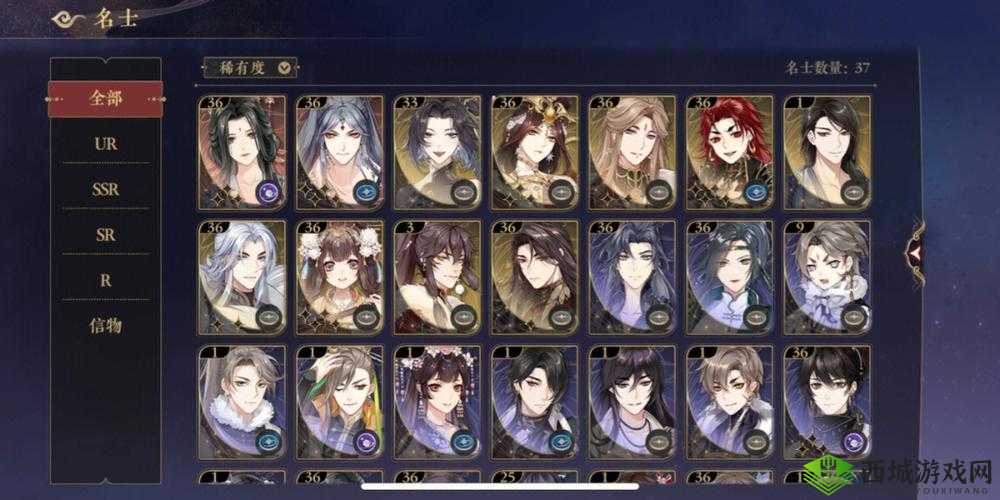This screenshot has height=500, width=1000.
Task: Choose the silver-haired character card
Action: 242,277
